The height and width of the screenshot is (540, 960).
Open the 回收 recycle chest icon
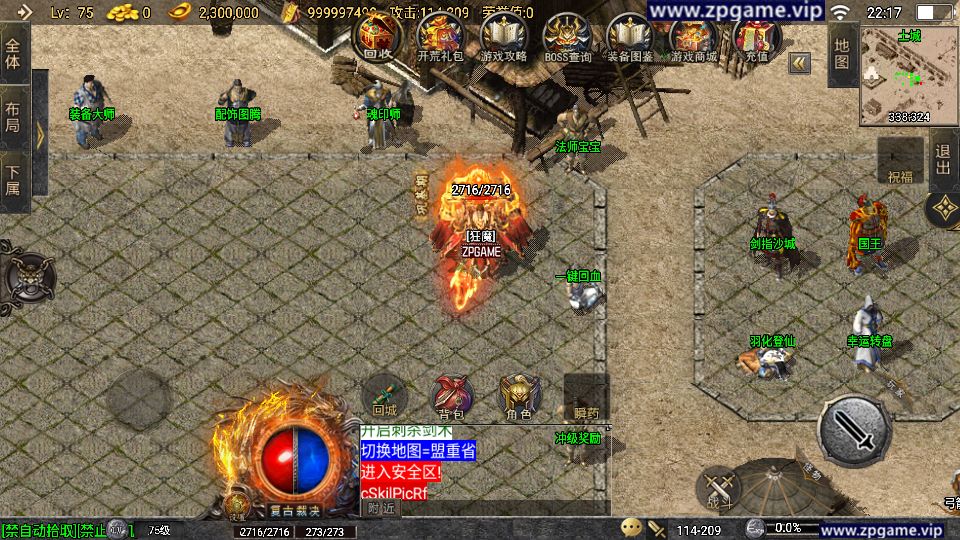(x=376, y=39)
